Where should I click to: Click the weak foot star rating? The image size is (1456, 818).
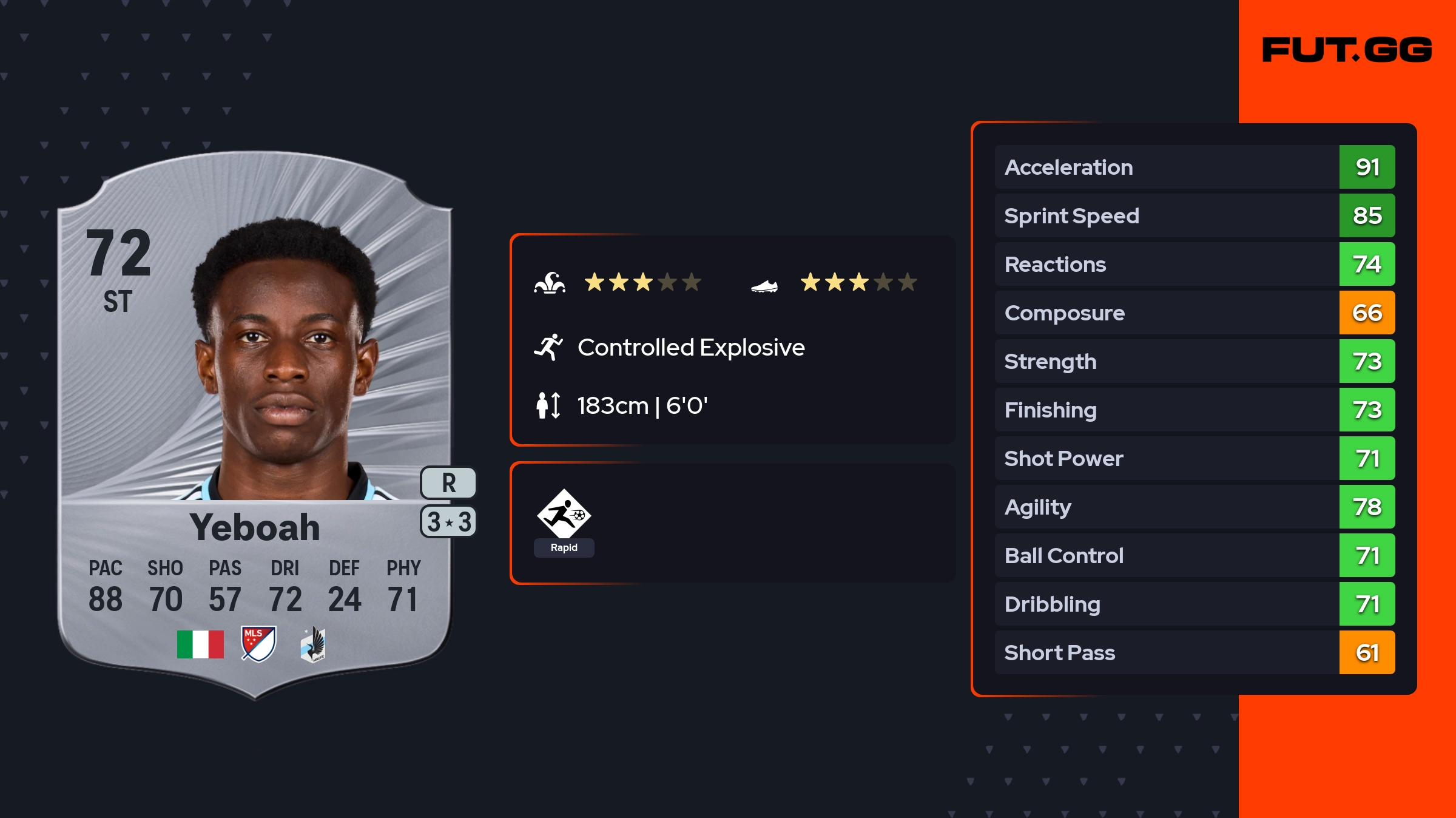tap(858, 282)
